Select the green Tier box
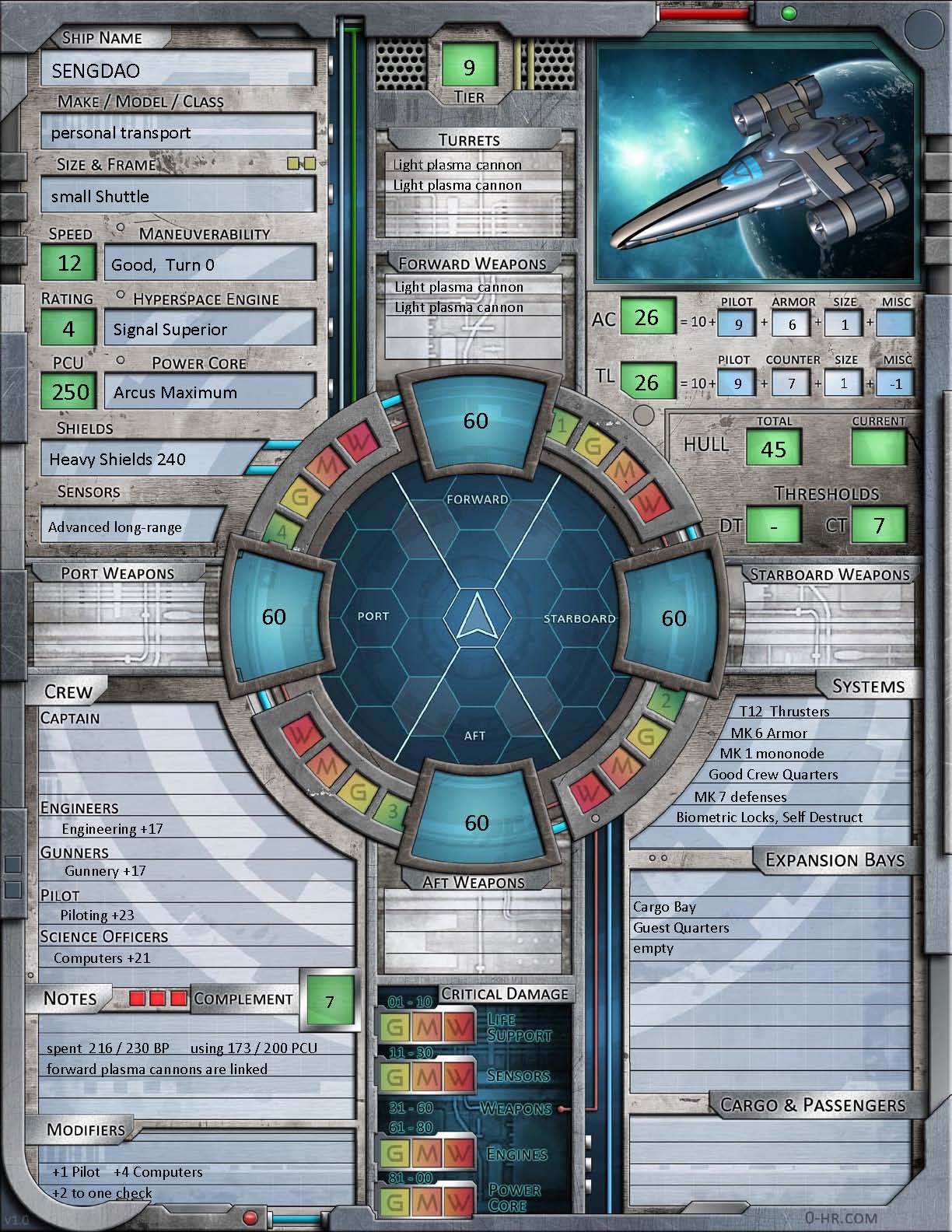 [469, 67]
